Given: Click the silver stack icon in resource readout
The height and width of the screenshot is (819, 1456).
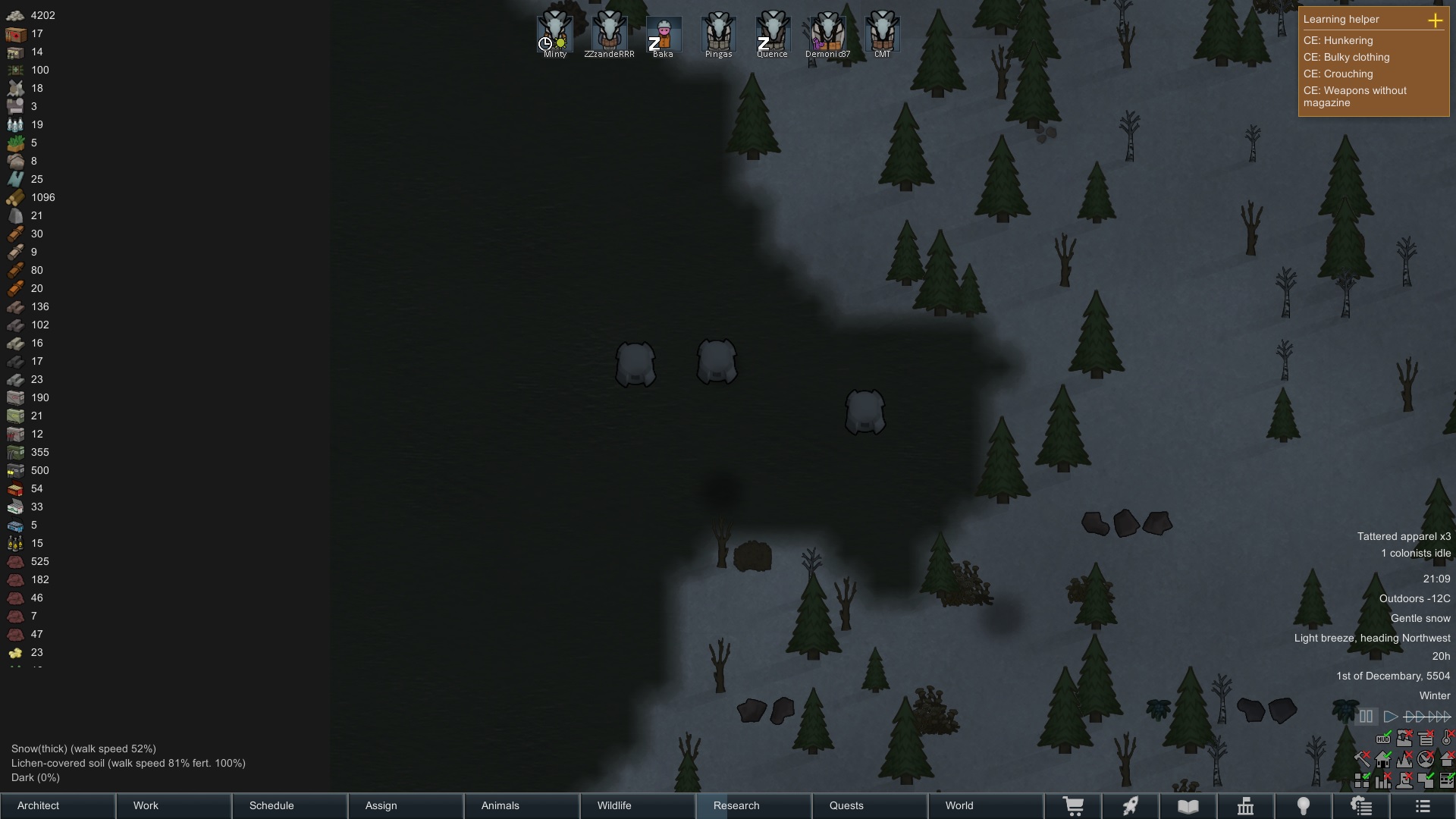Looking at the screenshot, I should pos(15,15).
